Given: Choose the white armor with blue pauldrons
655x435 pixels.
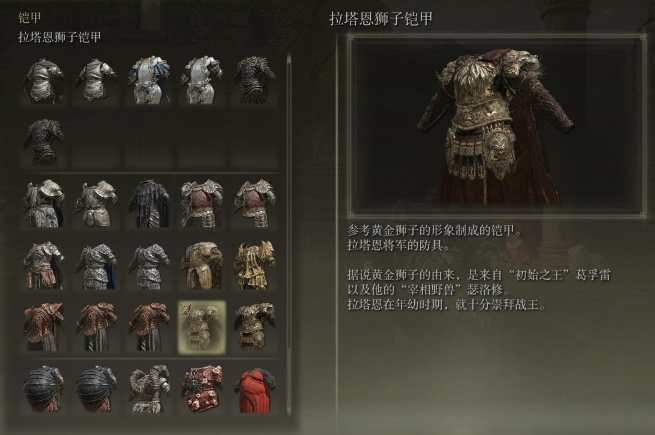Looking at the screenshot, I should coord(149,81).
